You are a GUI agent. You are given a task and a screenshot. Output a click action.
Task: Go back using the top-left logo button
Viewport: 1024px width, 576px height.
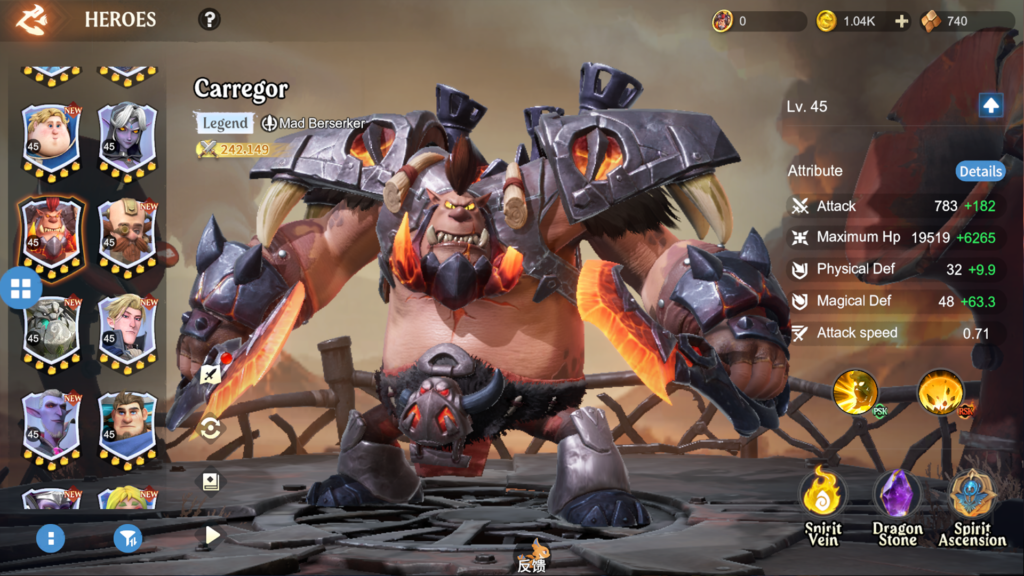33,19
